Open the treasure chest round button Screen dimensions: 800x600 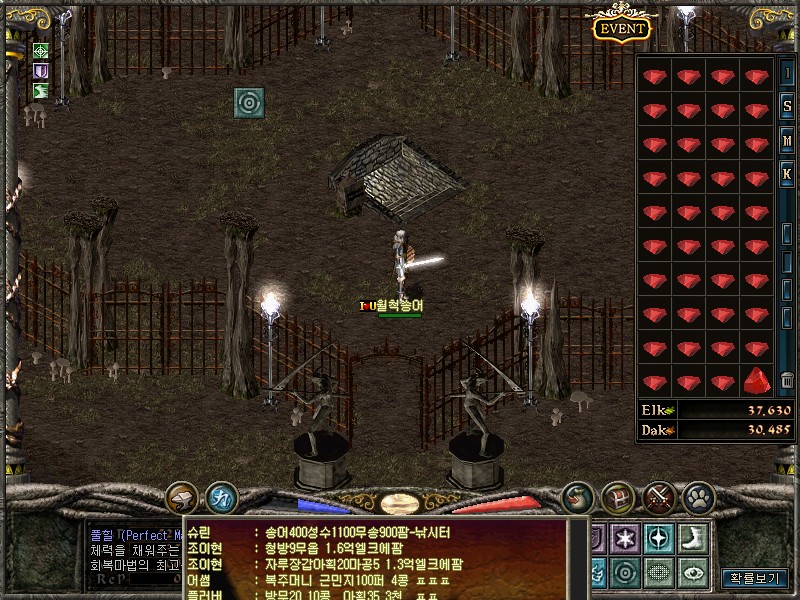click(x=618, y=497)
